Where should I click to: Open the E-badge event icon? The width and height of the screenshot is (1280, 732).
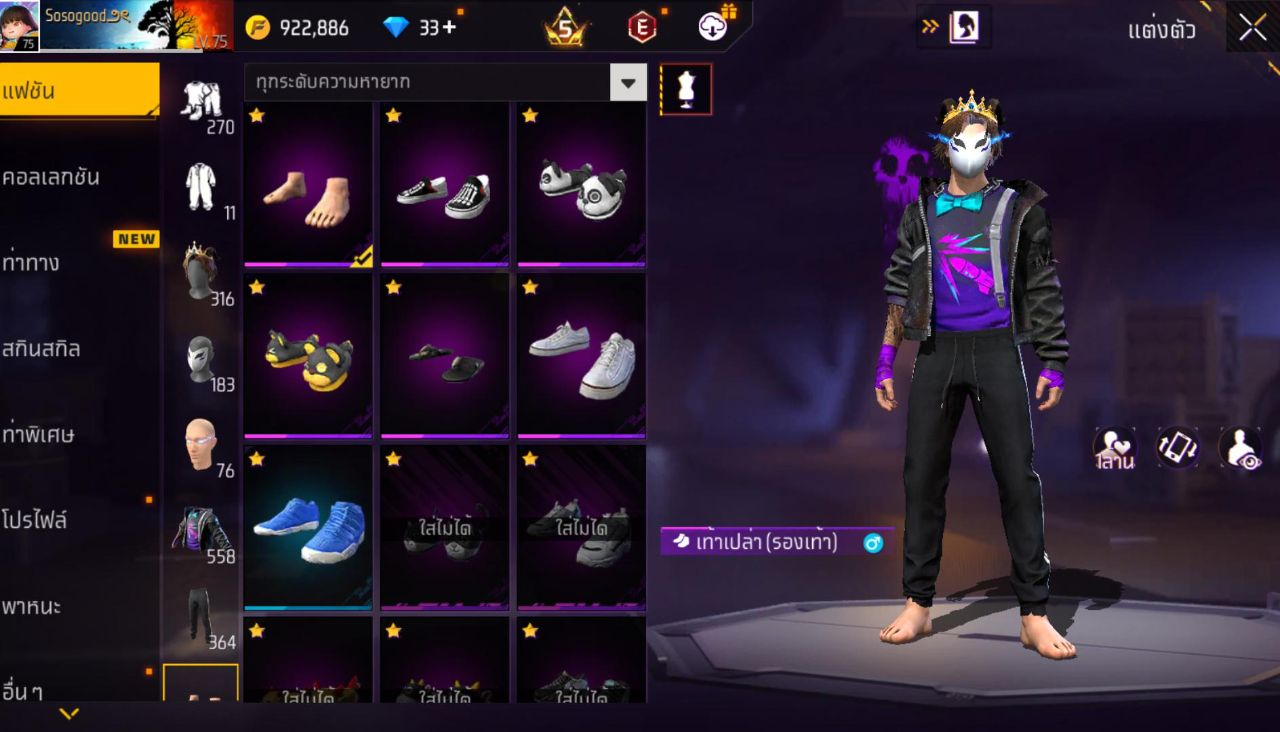(x=641, y=28)
